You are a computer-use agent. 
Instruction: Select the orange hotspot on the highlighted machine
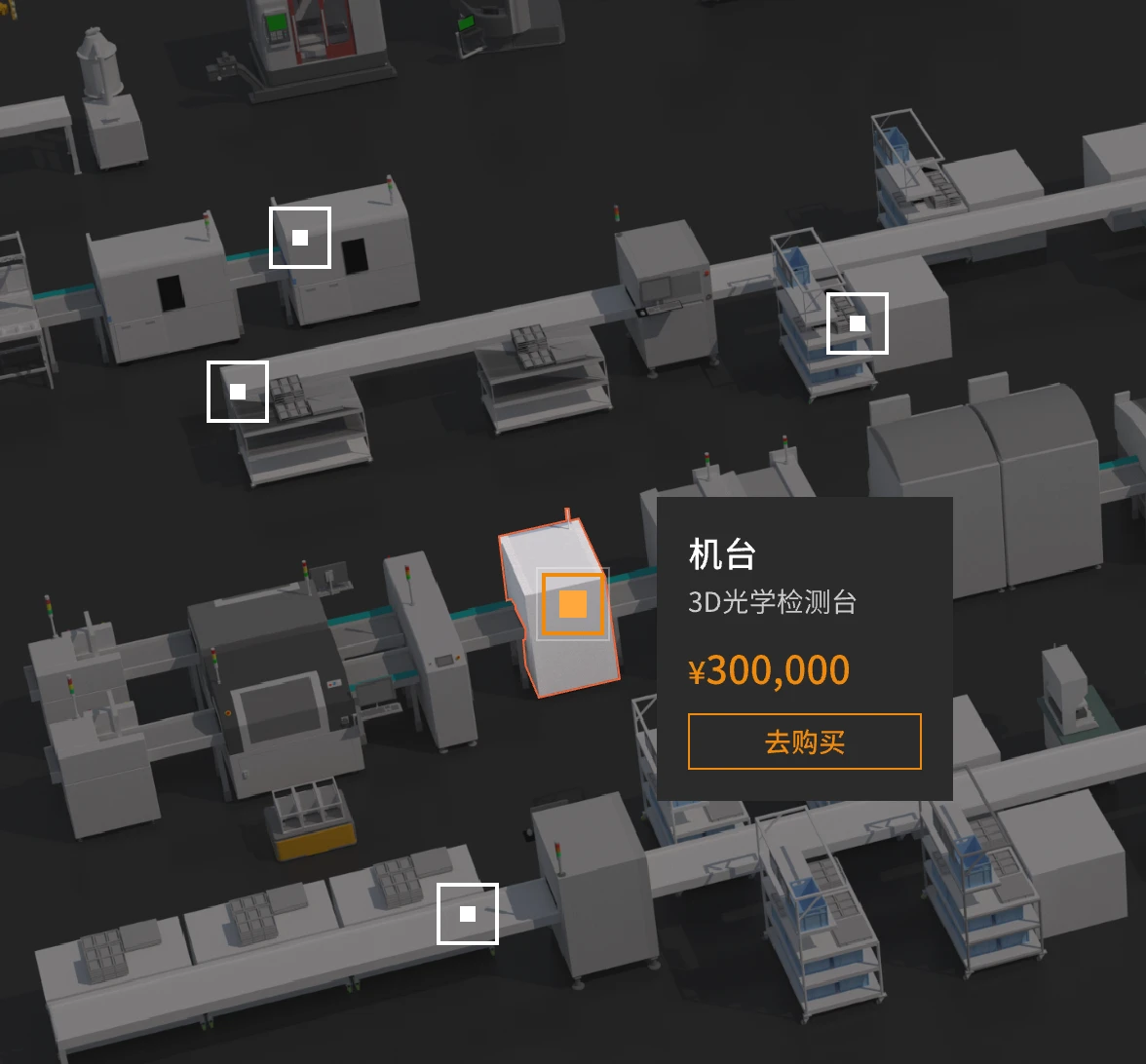click(x=573, y=604)
